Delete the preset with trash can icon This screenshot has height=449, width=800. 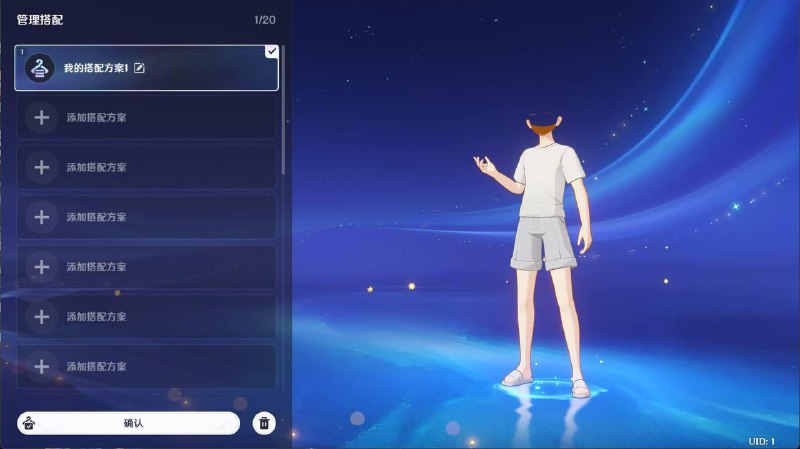pyautogui.click(x=263, y=423)
